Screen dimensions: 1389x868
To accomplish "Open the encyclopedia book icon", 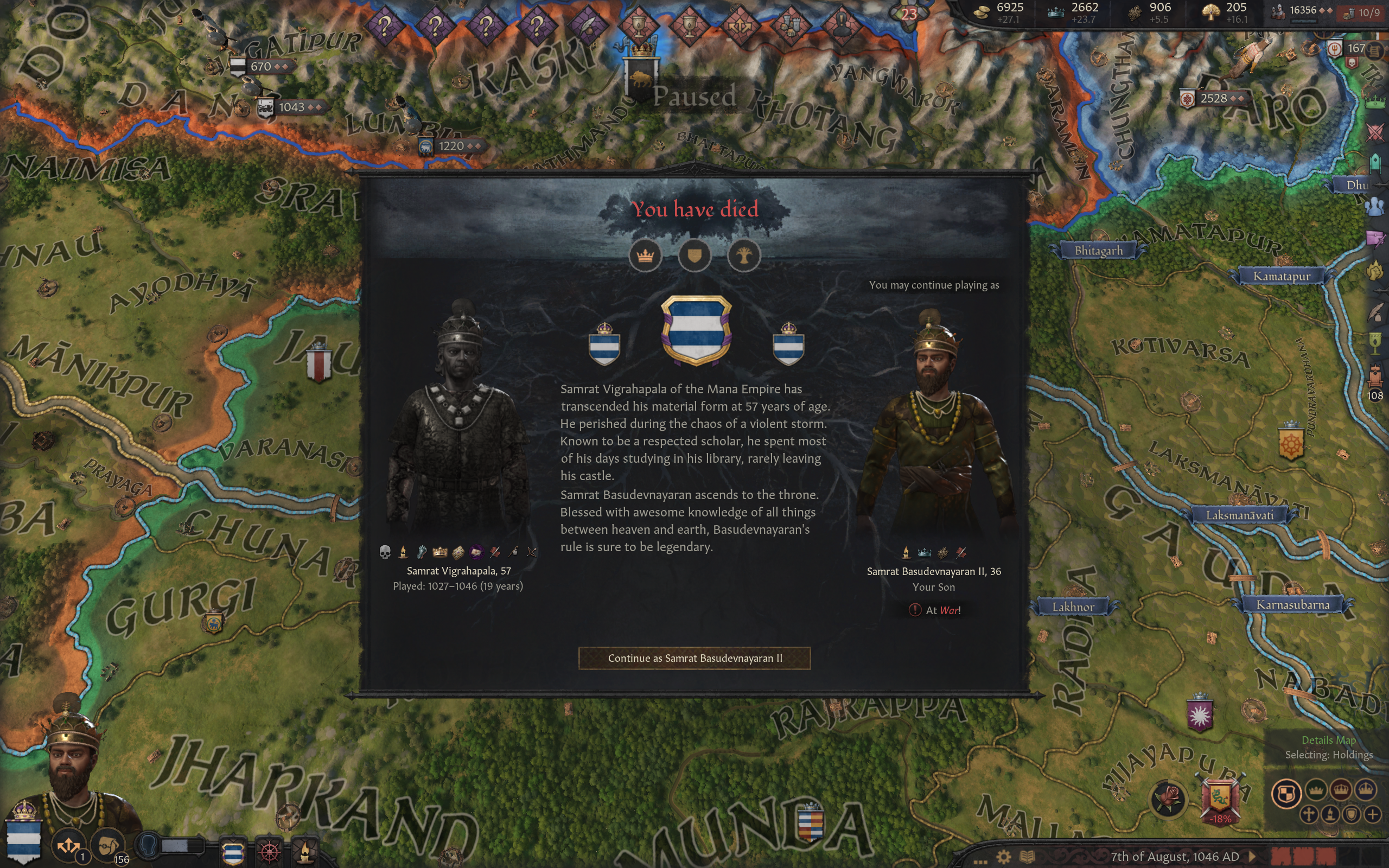I will [x=1028, y=857].
